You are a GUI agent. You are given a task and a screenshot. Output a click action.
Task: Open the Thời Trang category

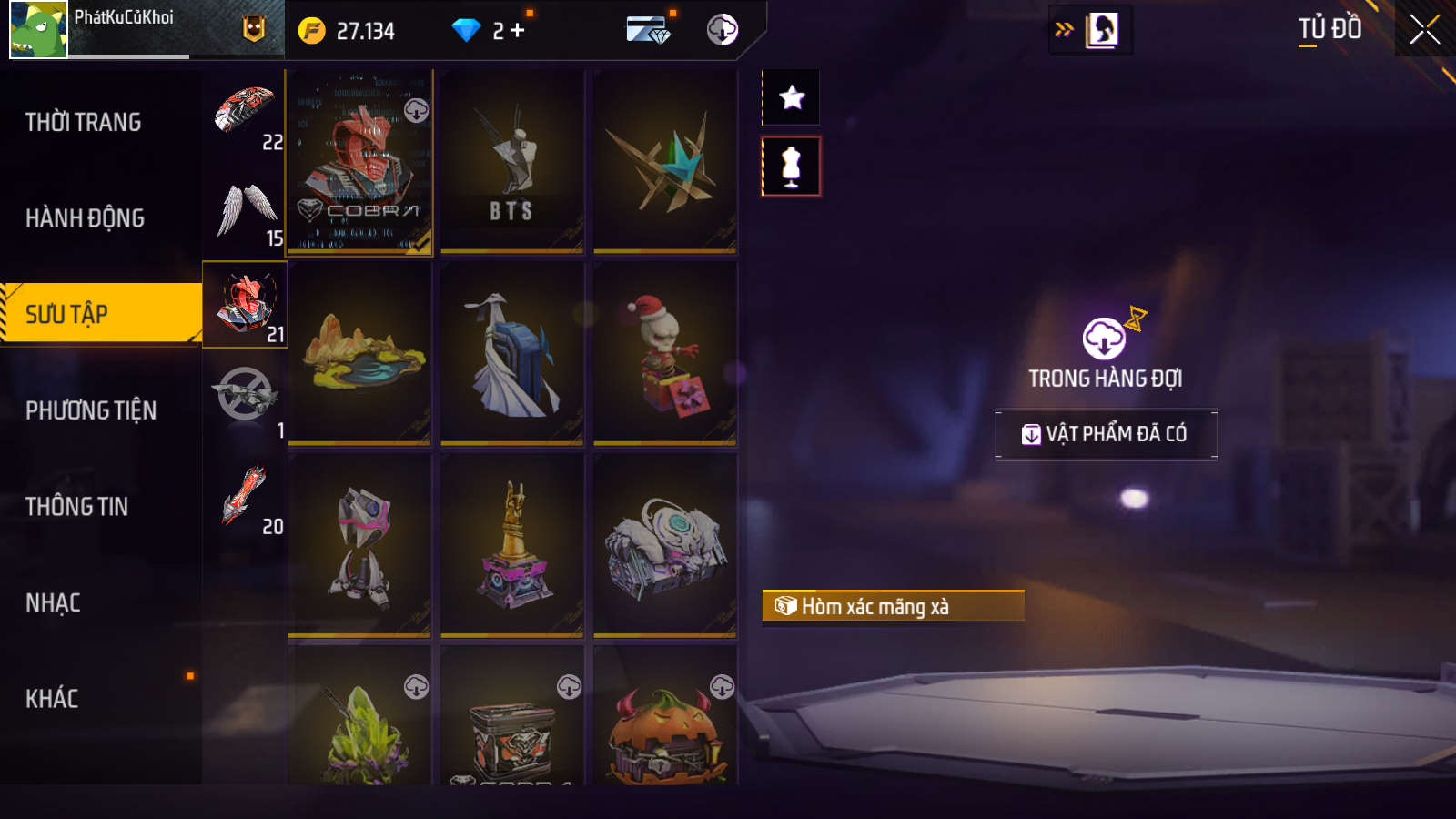click(84, 122)
